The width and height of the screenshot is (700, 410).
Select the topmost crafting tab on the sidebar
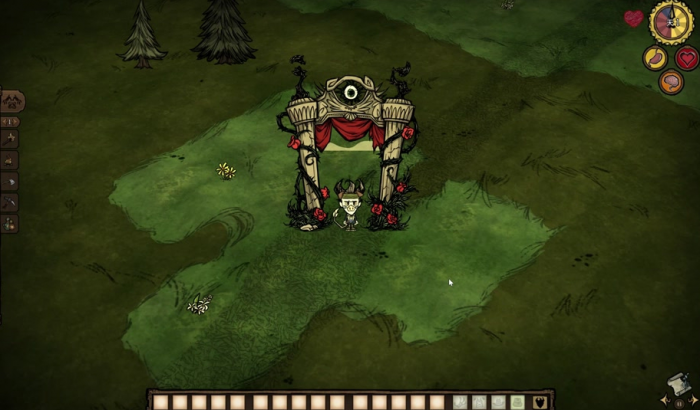tap(11, 101)
